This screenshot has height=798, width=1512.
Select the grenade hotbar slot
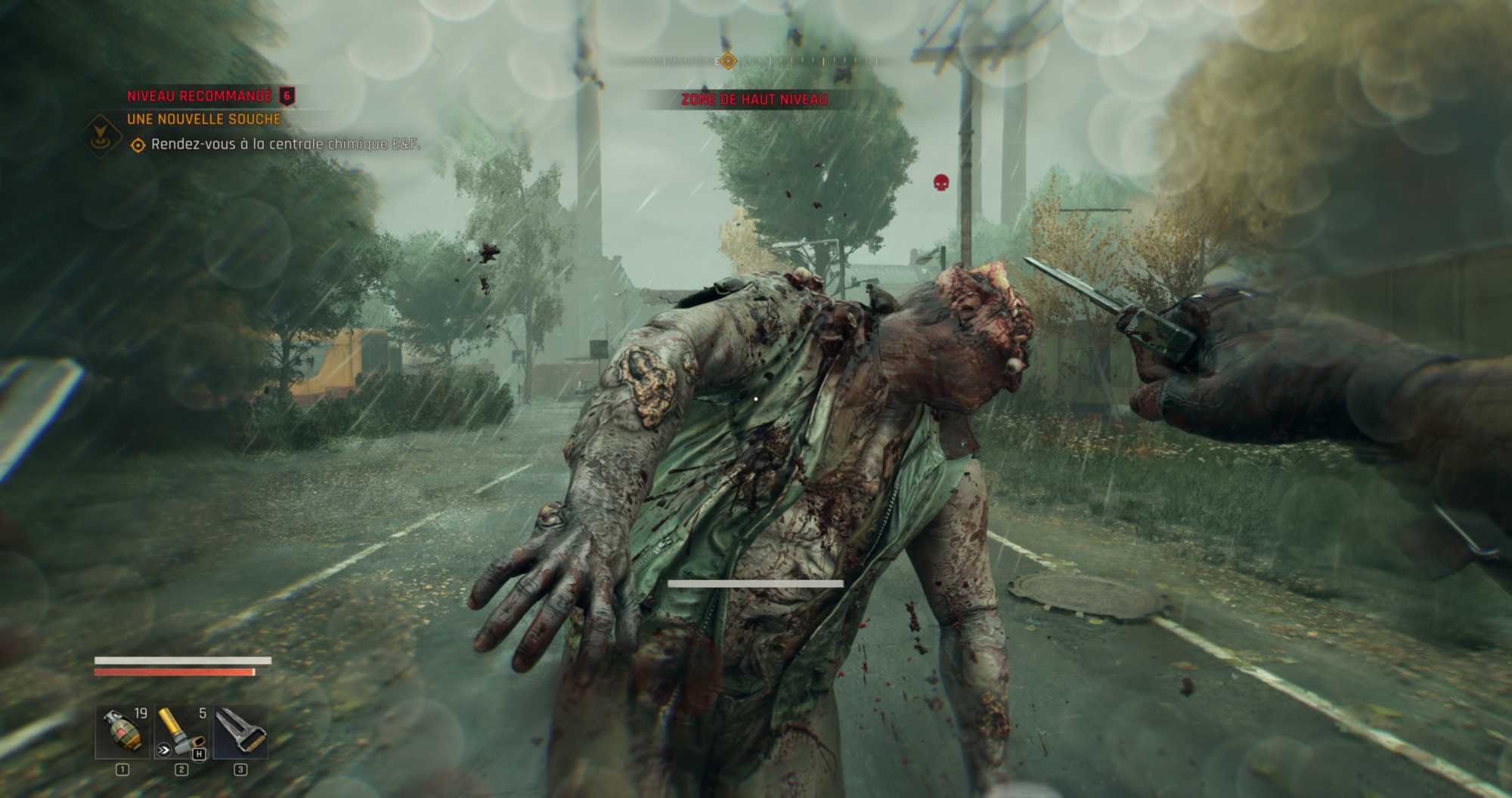click(x=122, y=731)
